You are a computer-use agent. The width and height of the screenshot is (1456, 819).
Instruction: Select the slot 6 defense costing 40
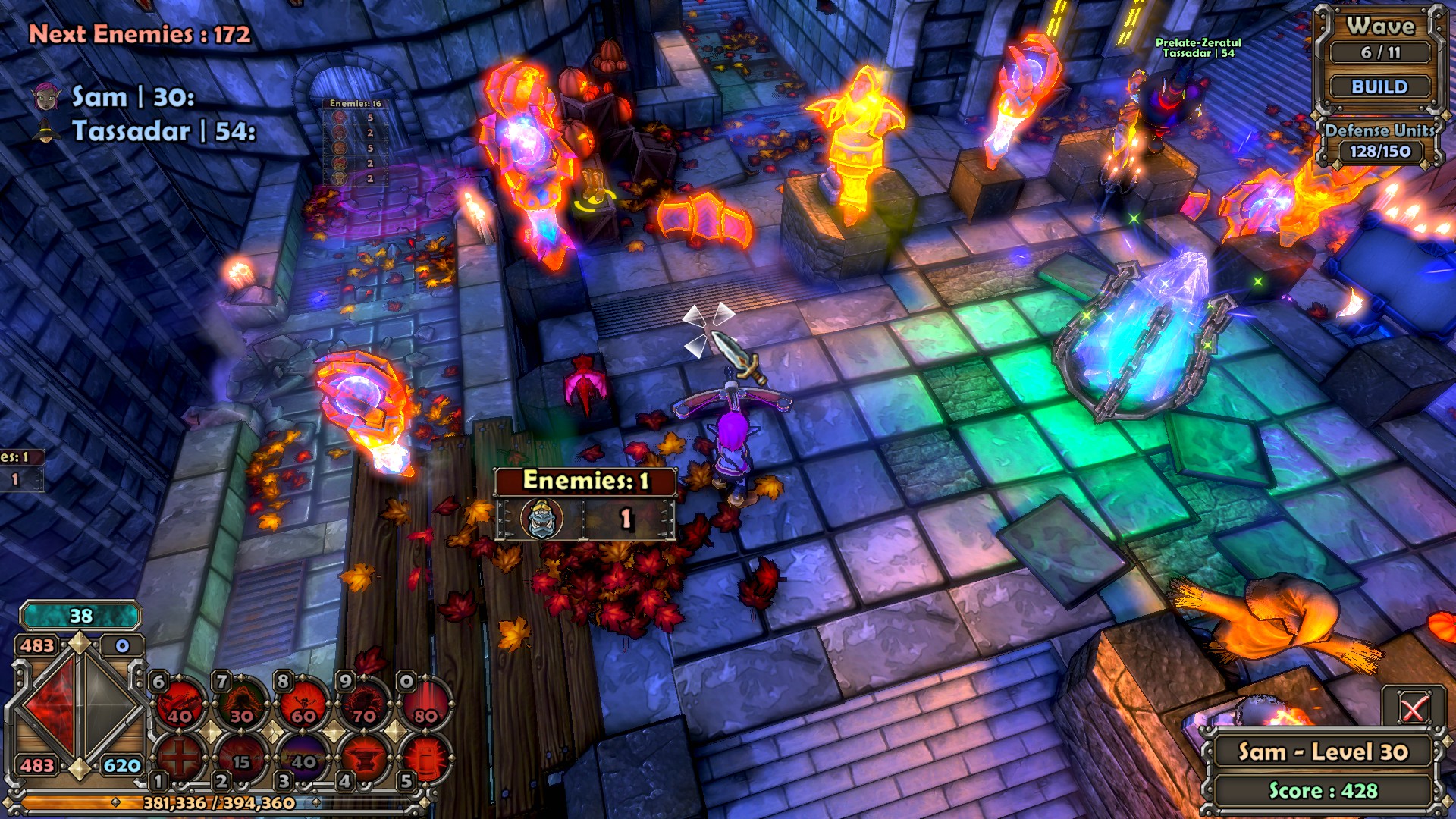tap(180, 705)
